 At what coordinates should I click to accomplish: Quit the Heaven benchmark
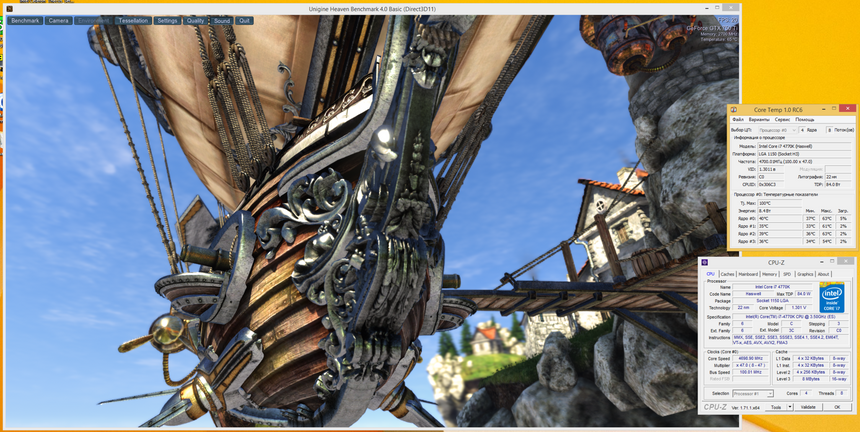[245, 20]
